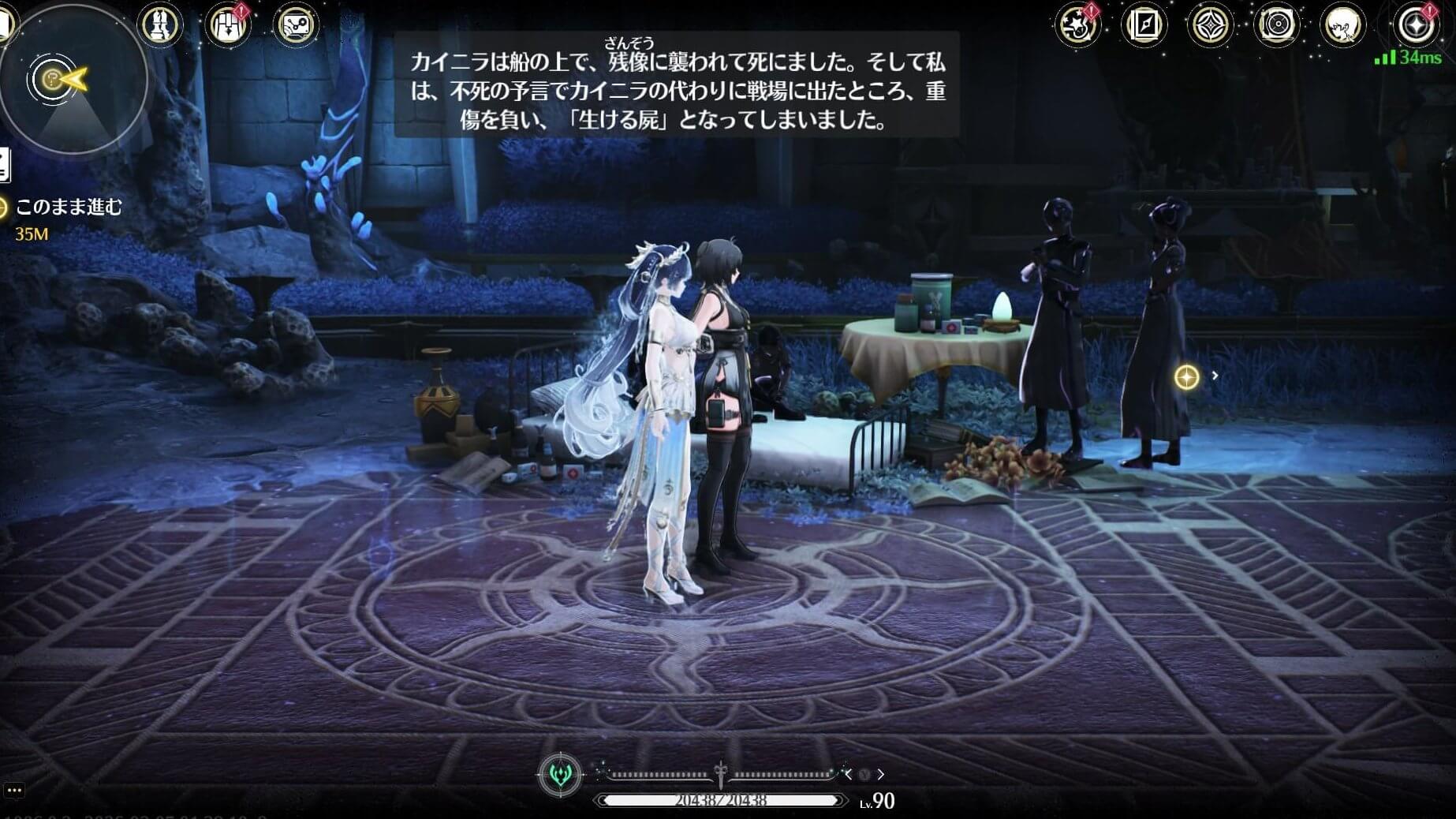
Task: Select the このまま進む quest tracker
Action: pyautogui.click(x=69, y=208)
